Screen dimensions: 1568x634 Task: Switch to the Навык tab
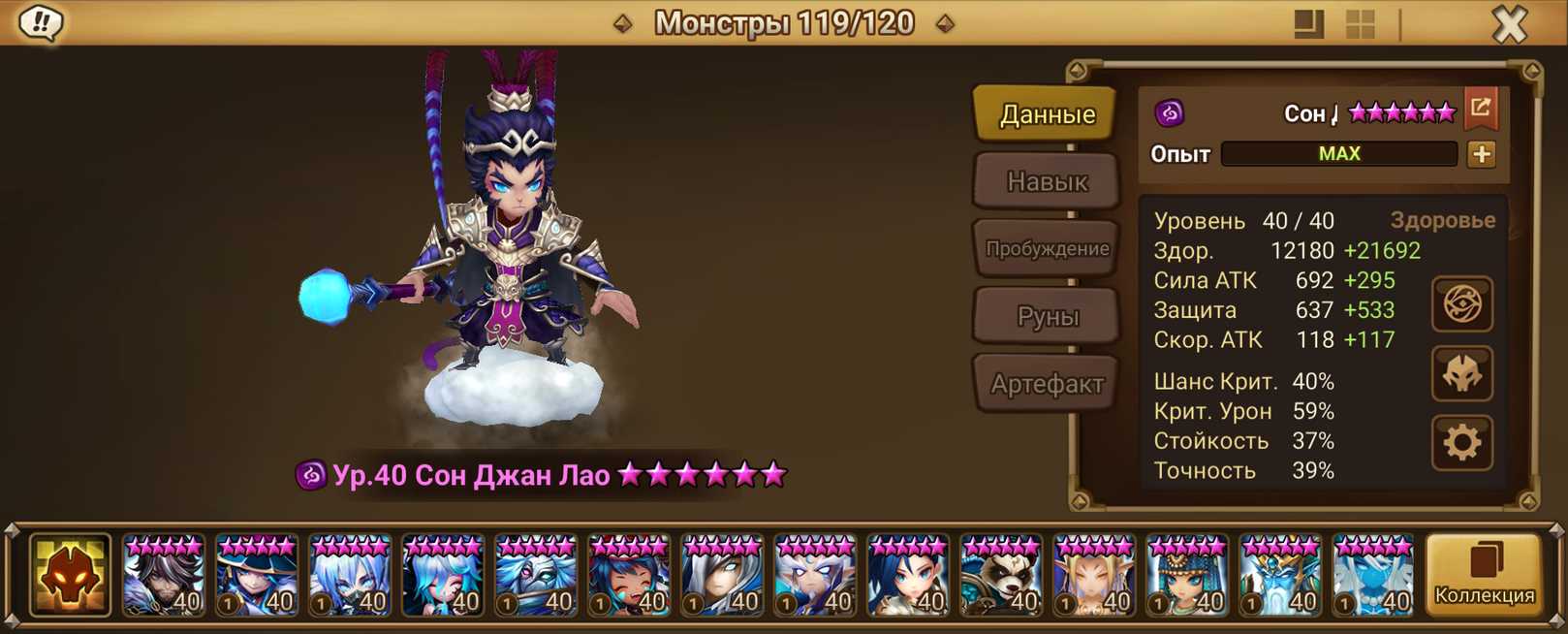[x=1047, y=181]
